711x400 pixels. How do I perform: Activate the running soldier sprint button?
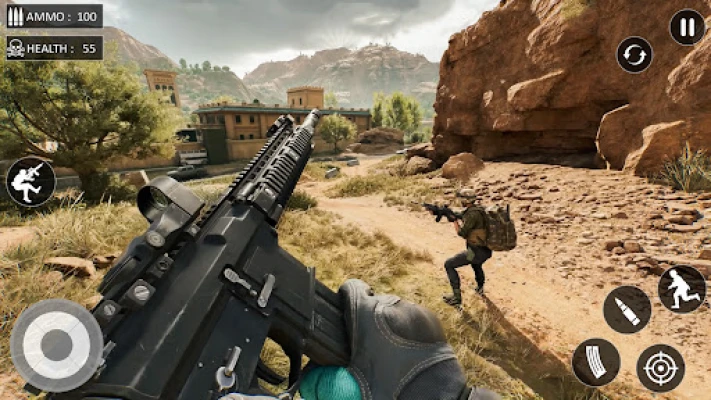click(x=681, y=289)
